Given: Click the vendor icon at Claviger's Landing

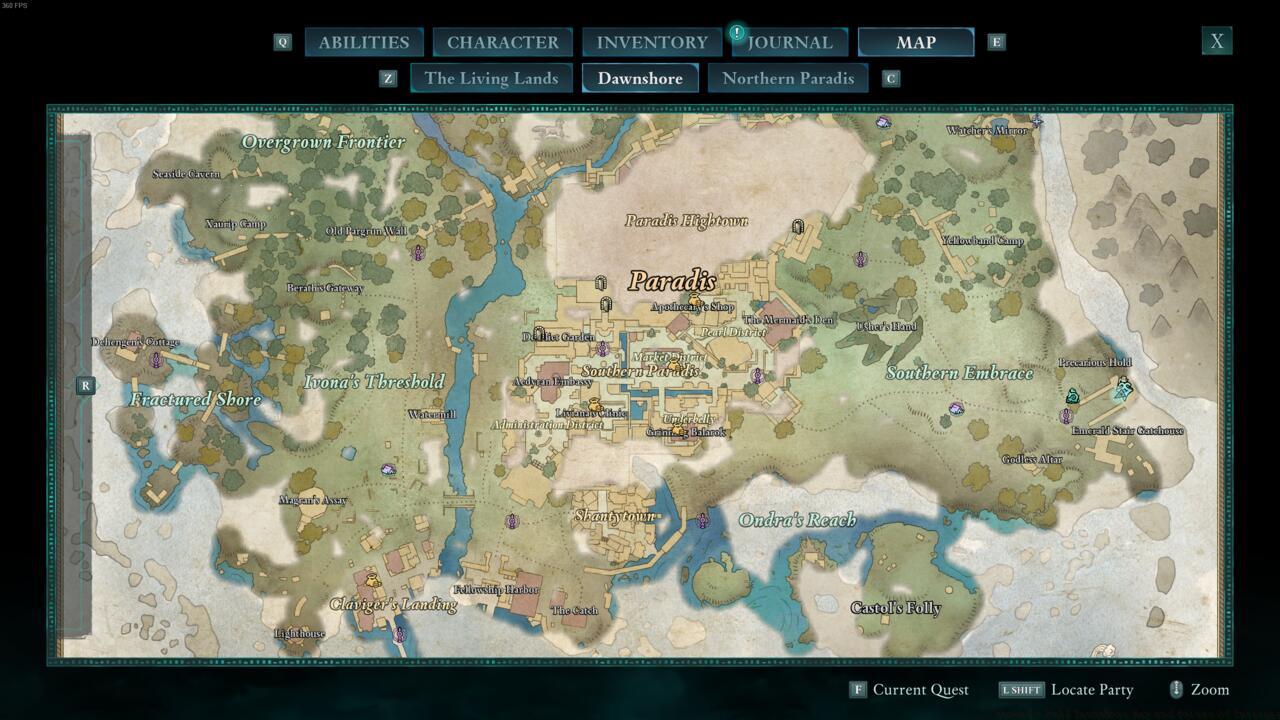Looking at the screenshot, I should [373, 580].
